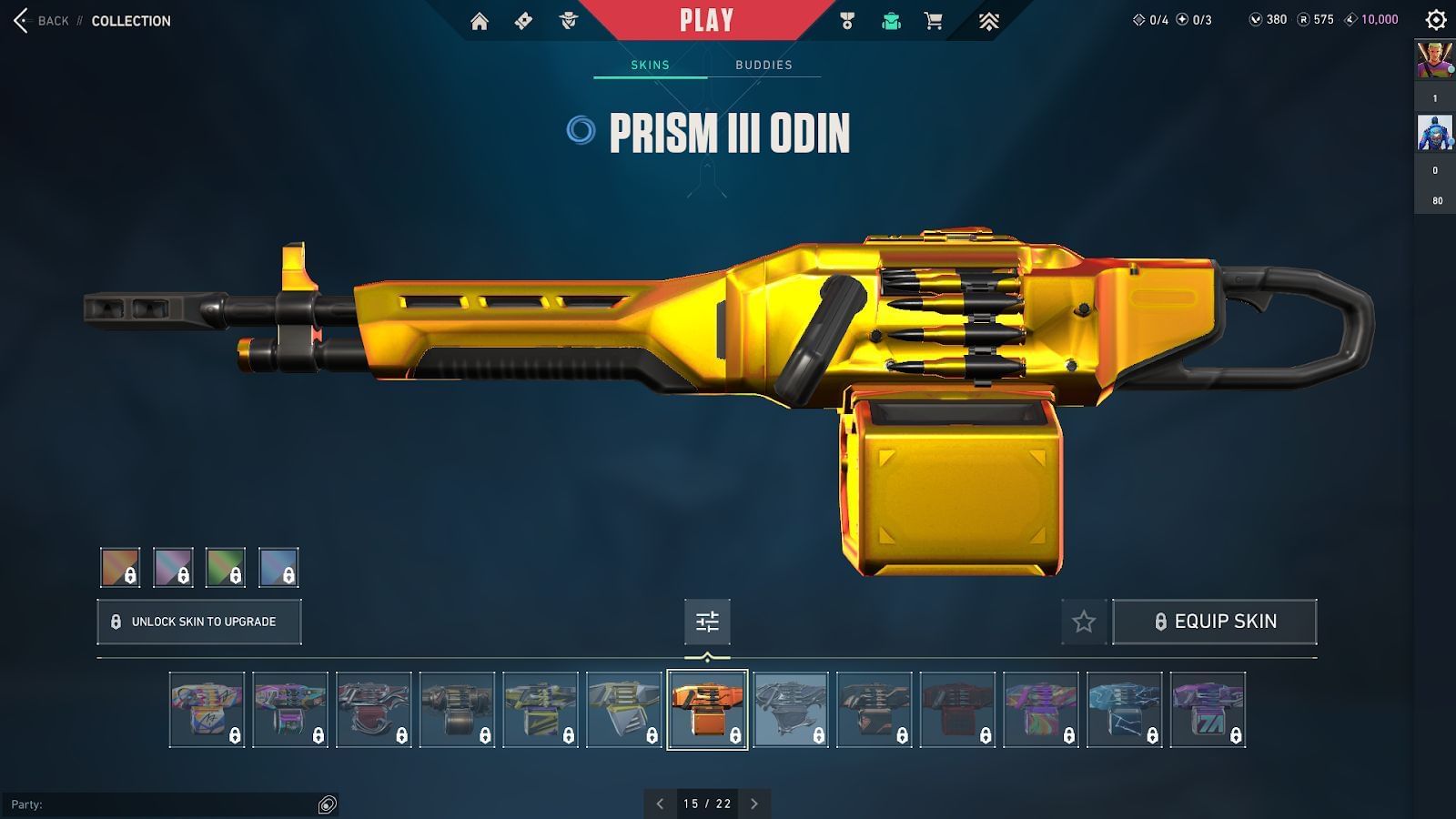Toggle favorite on Prism III Odin

pyautogui.click(x=1084, y=622)
